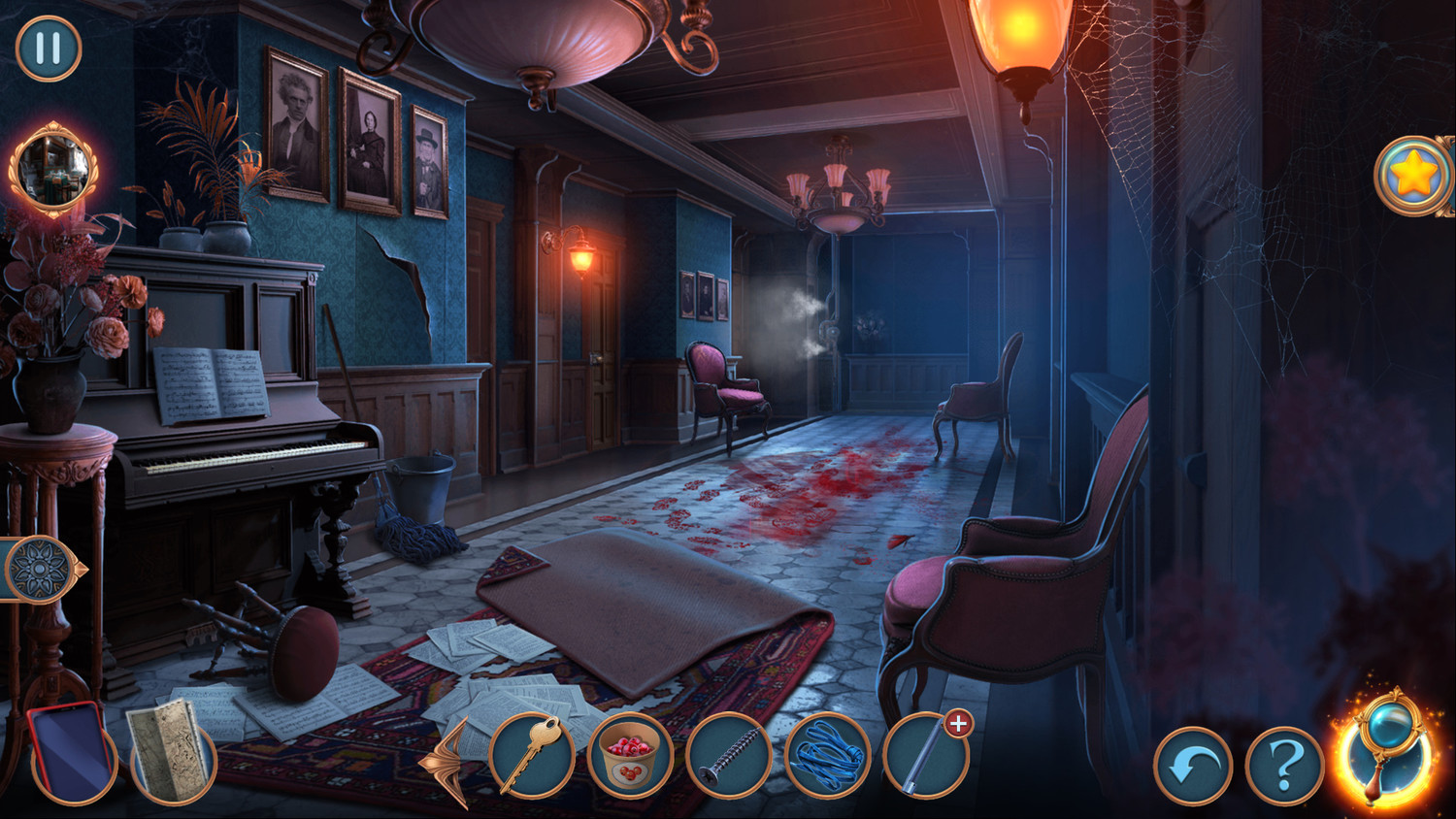Open the location thumbnail portrait
Image resolution: width=1456 pixels, height=819 pixels.
tap(52, 169)
